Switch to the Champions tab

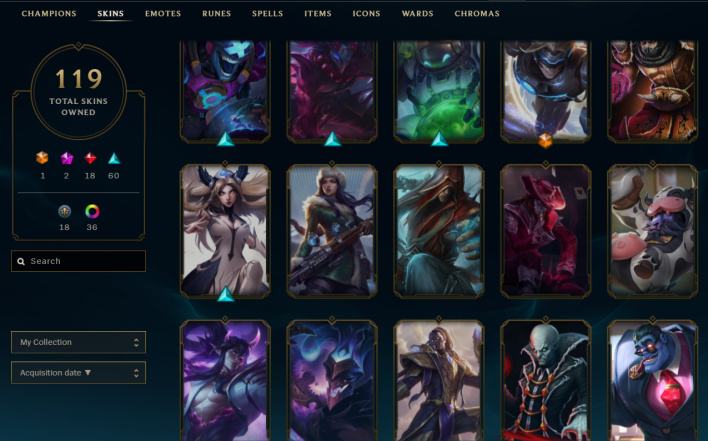(49, 14)
